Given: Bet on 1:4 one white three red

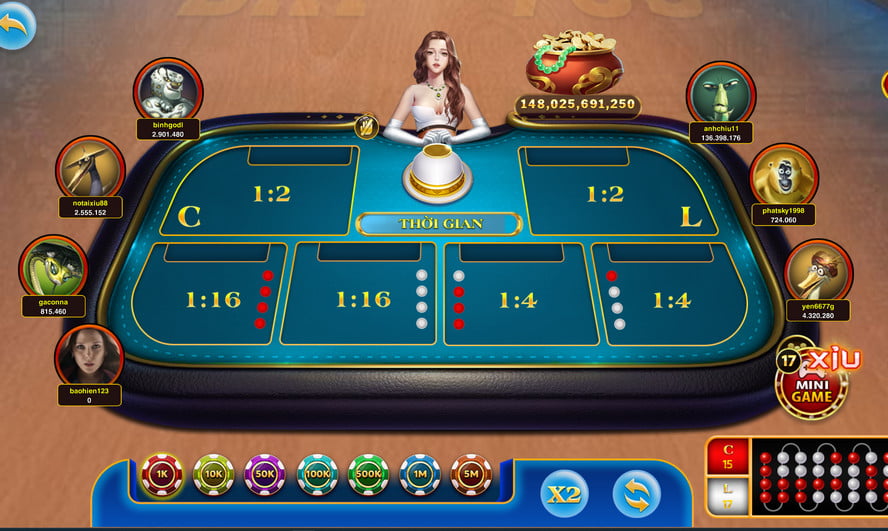Looking at the screenshot, I should 517,298.
